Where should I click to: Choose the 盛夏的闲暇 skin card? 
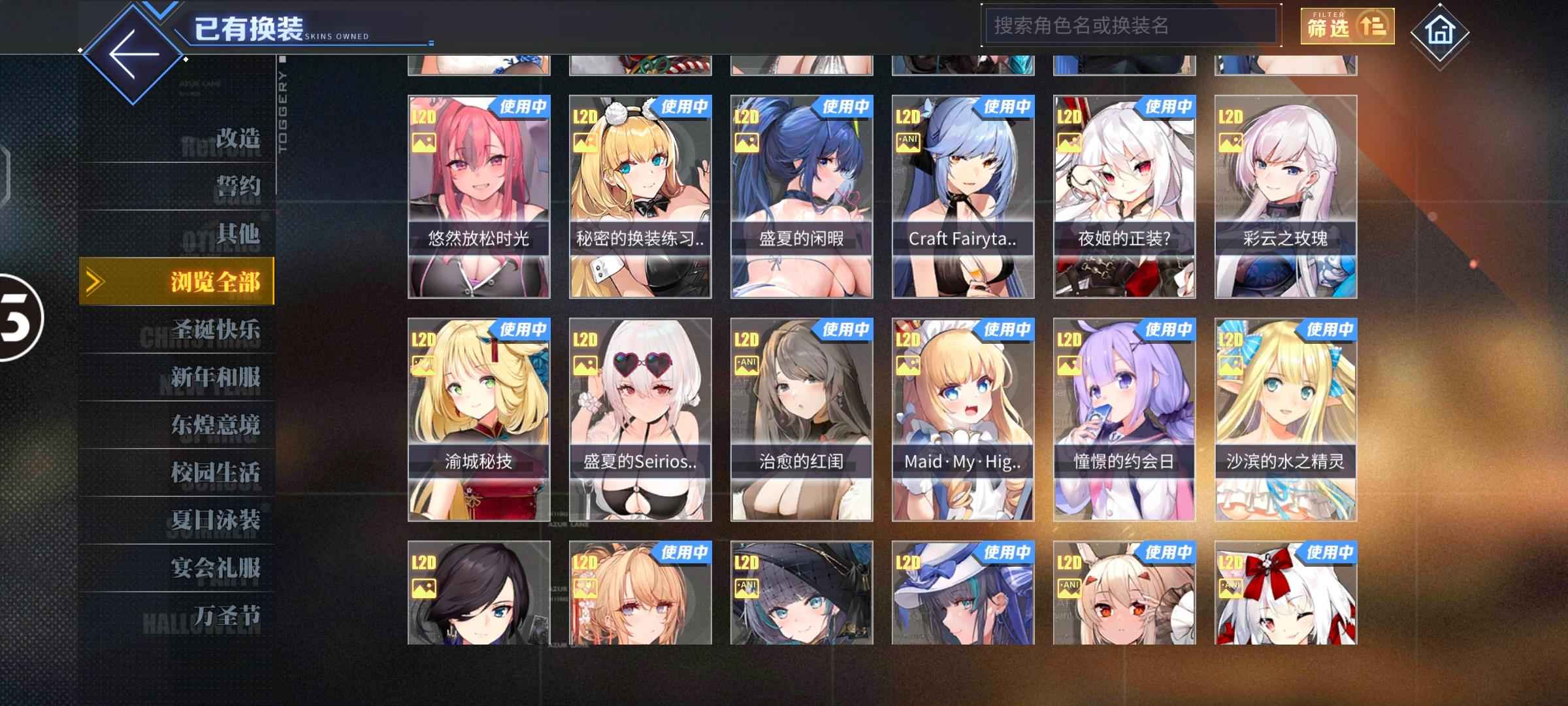click(x=802, y=197)
